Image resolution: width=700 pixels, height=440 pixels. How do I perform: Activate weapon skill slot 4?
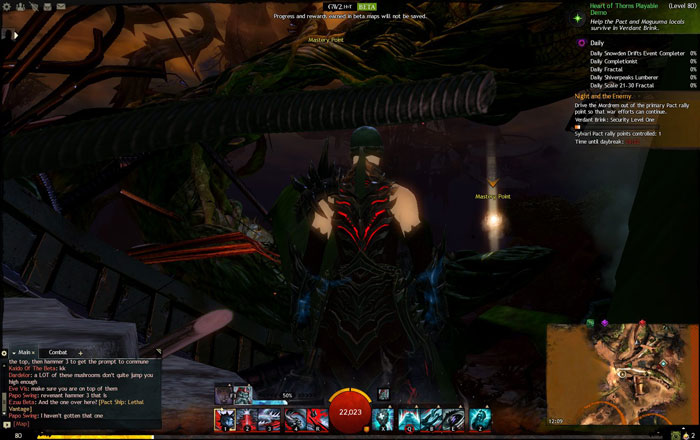coord(293,420)
